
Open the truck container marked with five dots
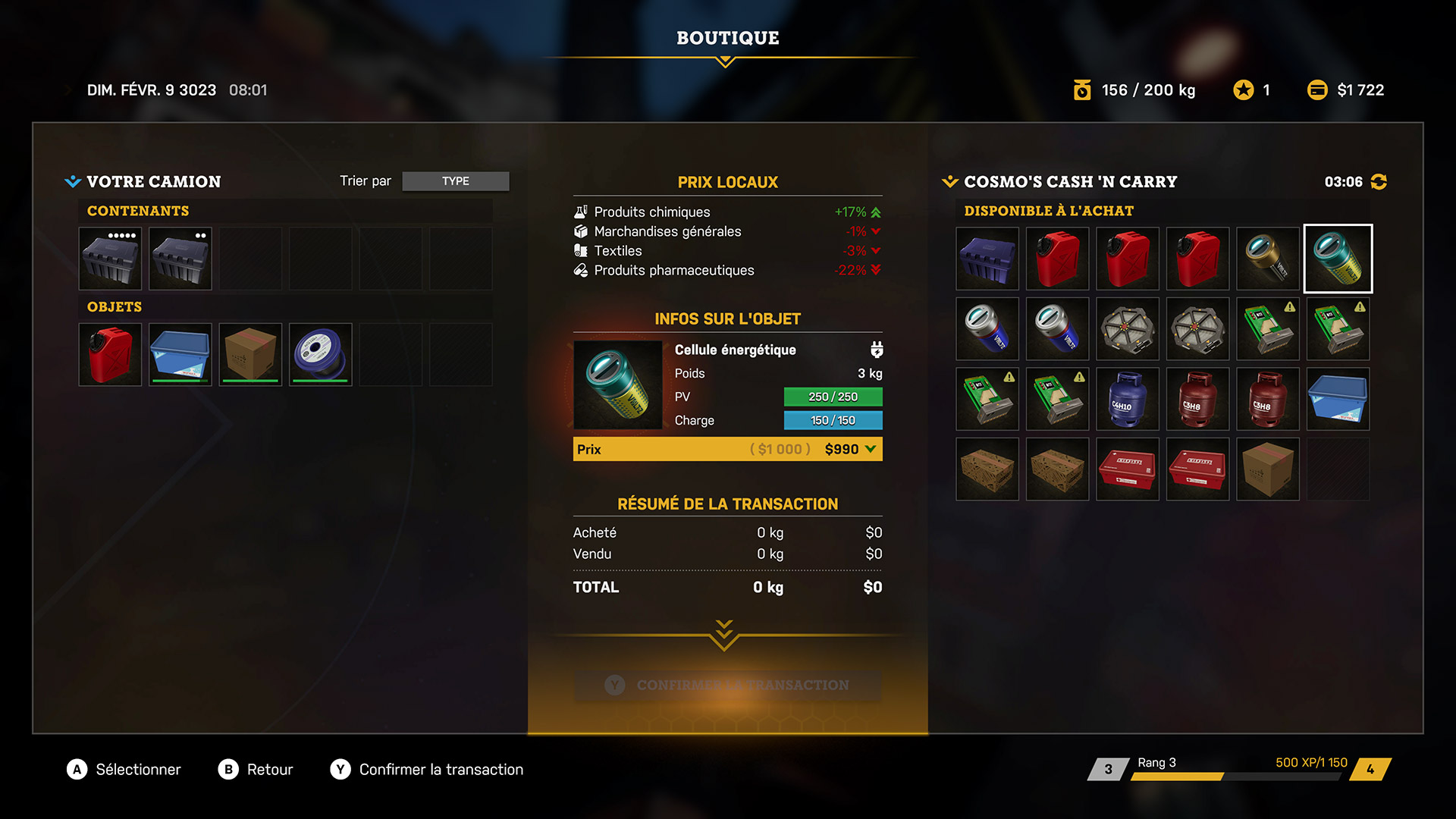[x=110, y=259]
